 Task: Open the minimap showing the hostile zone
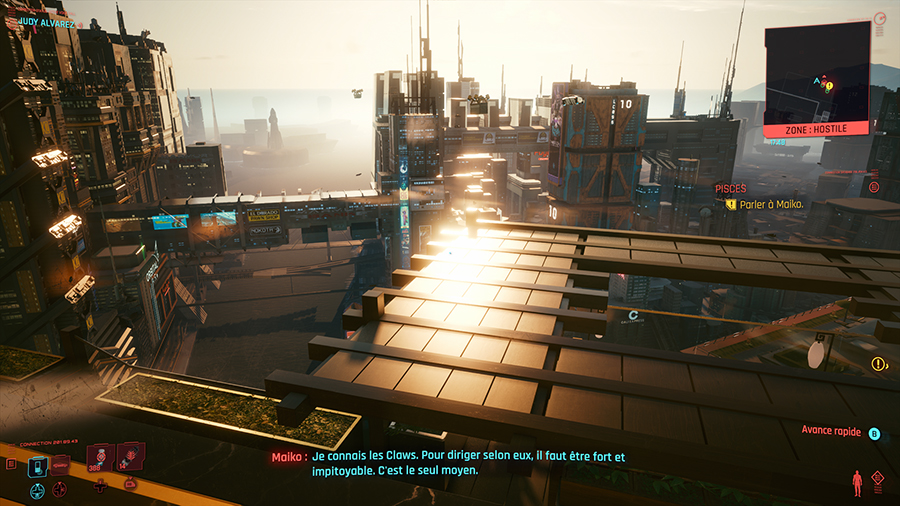coord(817,73)
